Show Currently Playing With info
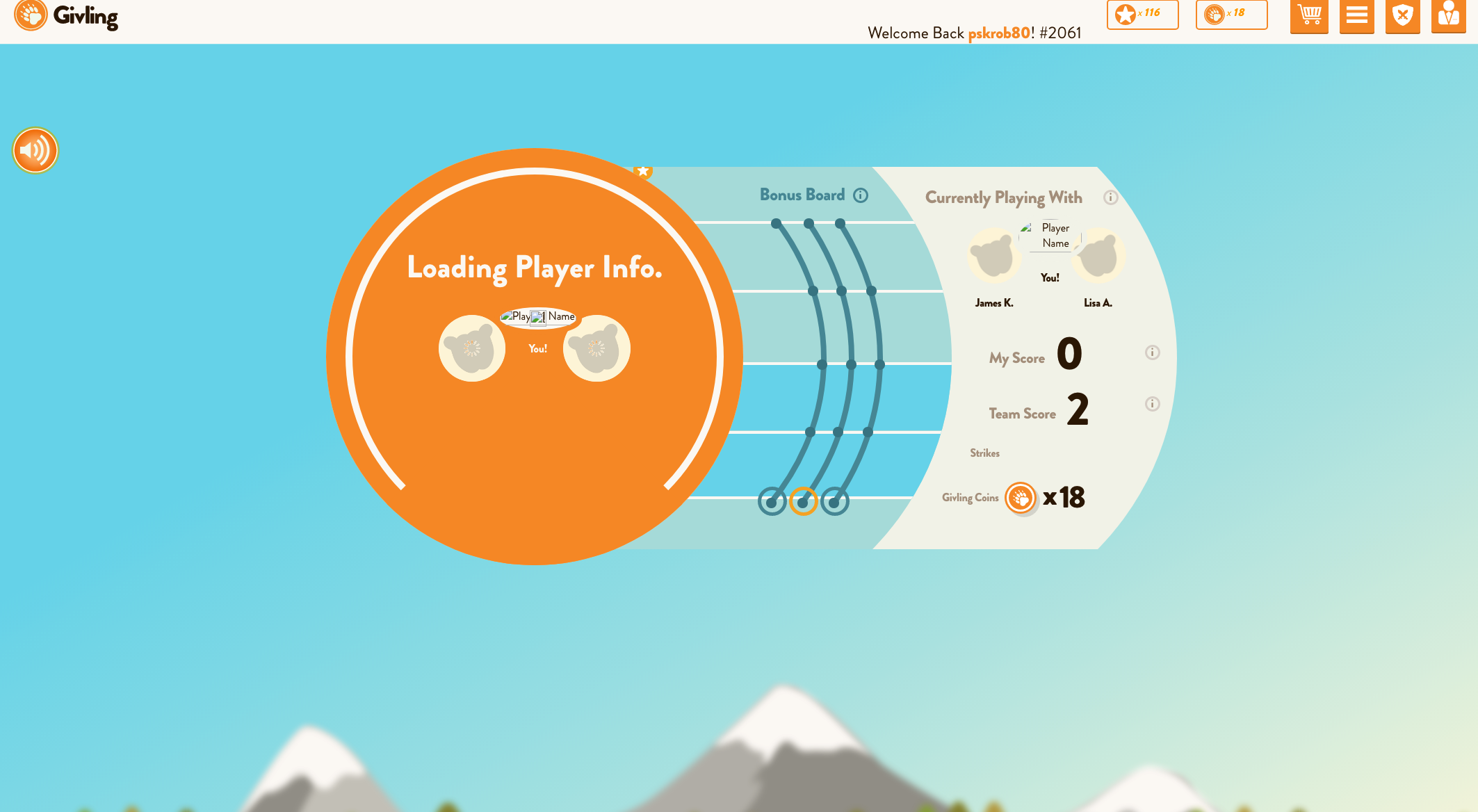Viewport: 1478px width, 812px height. (x=1110, y=197)
